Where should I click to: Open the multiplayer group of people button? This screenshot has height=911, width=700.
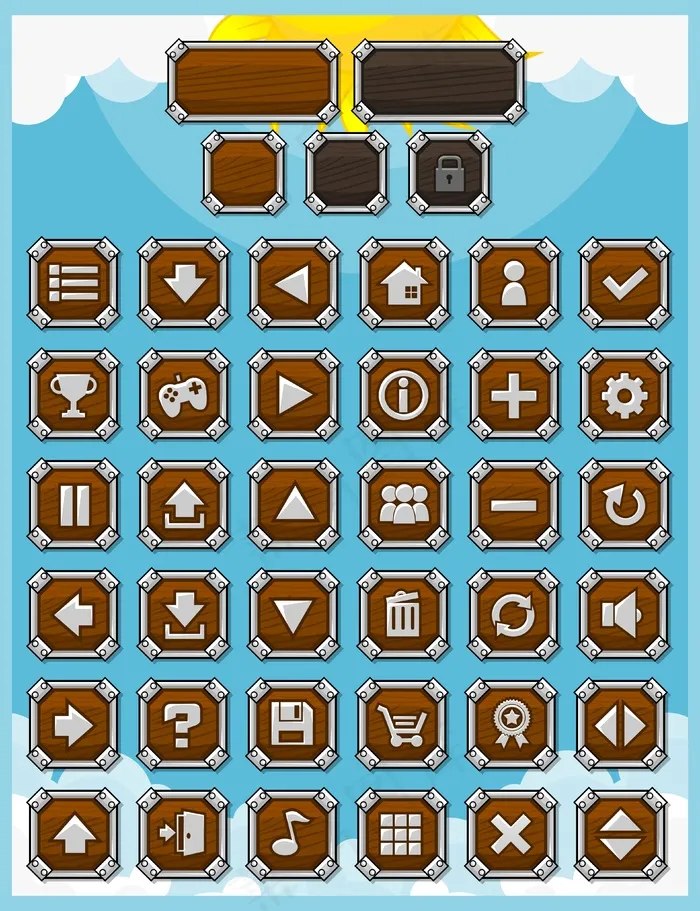(x=404, y=505)
